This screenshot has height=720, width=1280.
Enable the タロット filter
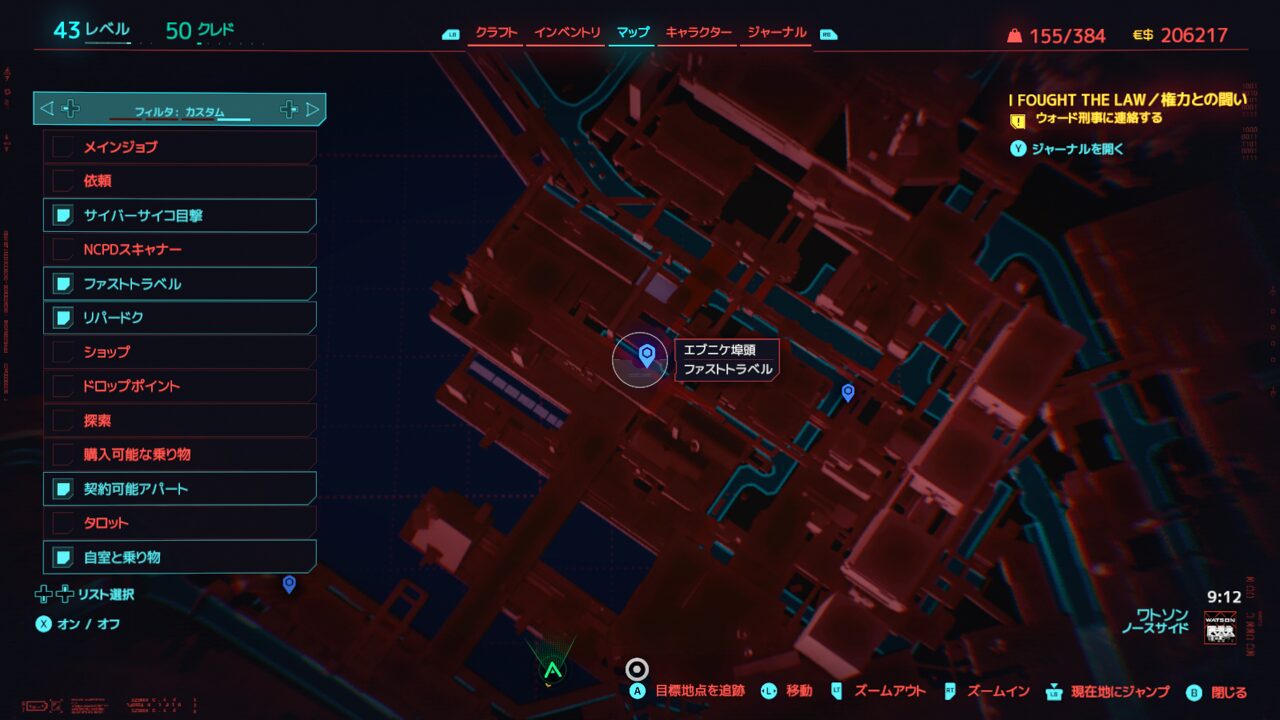180,523
